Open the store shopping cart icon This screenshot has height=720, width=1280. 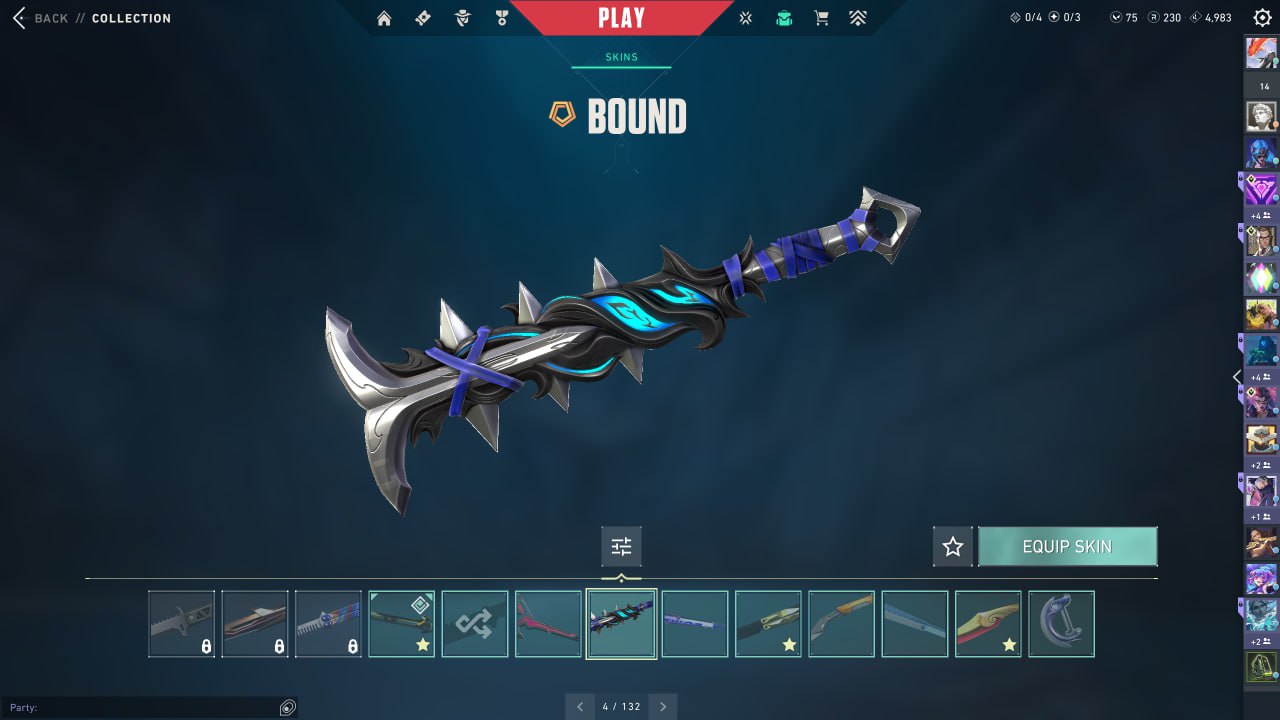(x=822, y=18)
